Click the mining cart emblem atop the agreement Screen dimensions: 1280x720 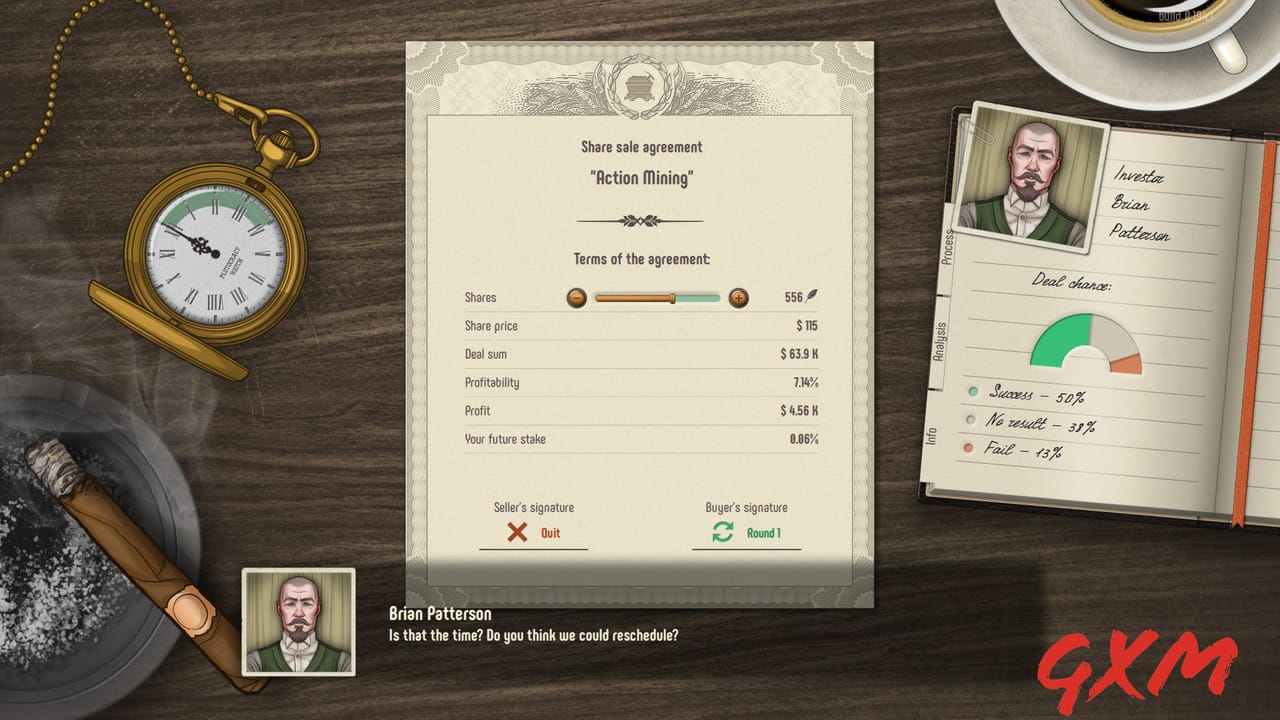(x=640, y=85)
